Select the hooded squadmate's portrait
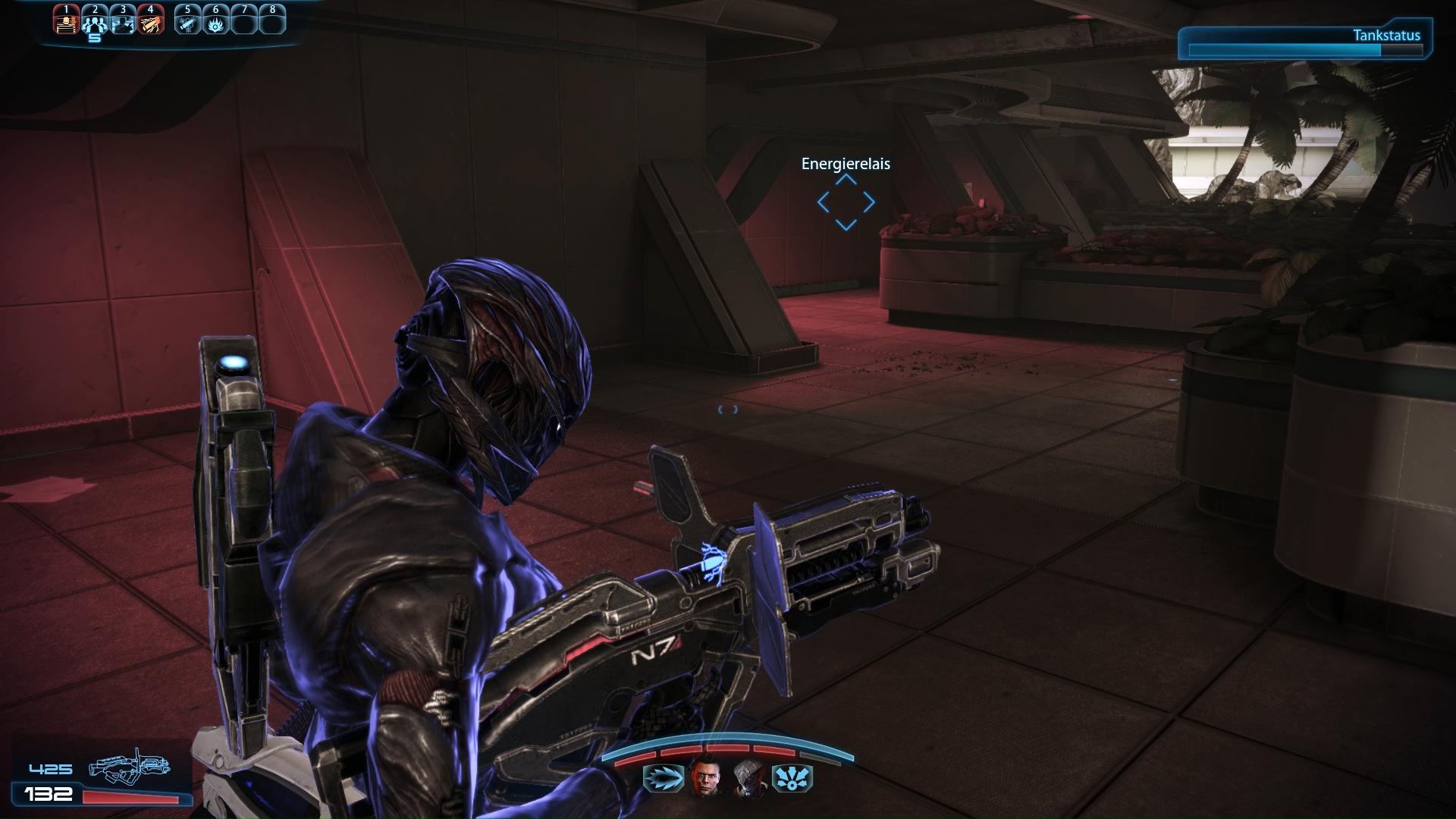 click(748, 779)
